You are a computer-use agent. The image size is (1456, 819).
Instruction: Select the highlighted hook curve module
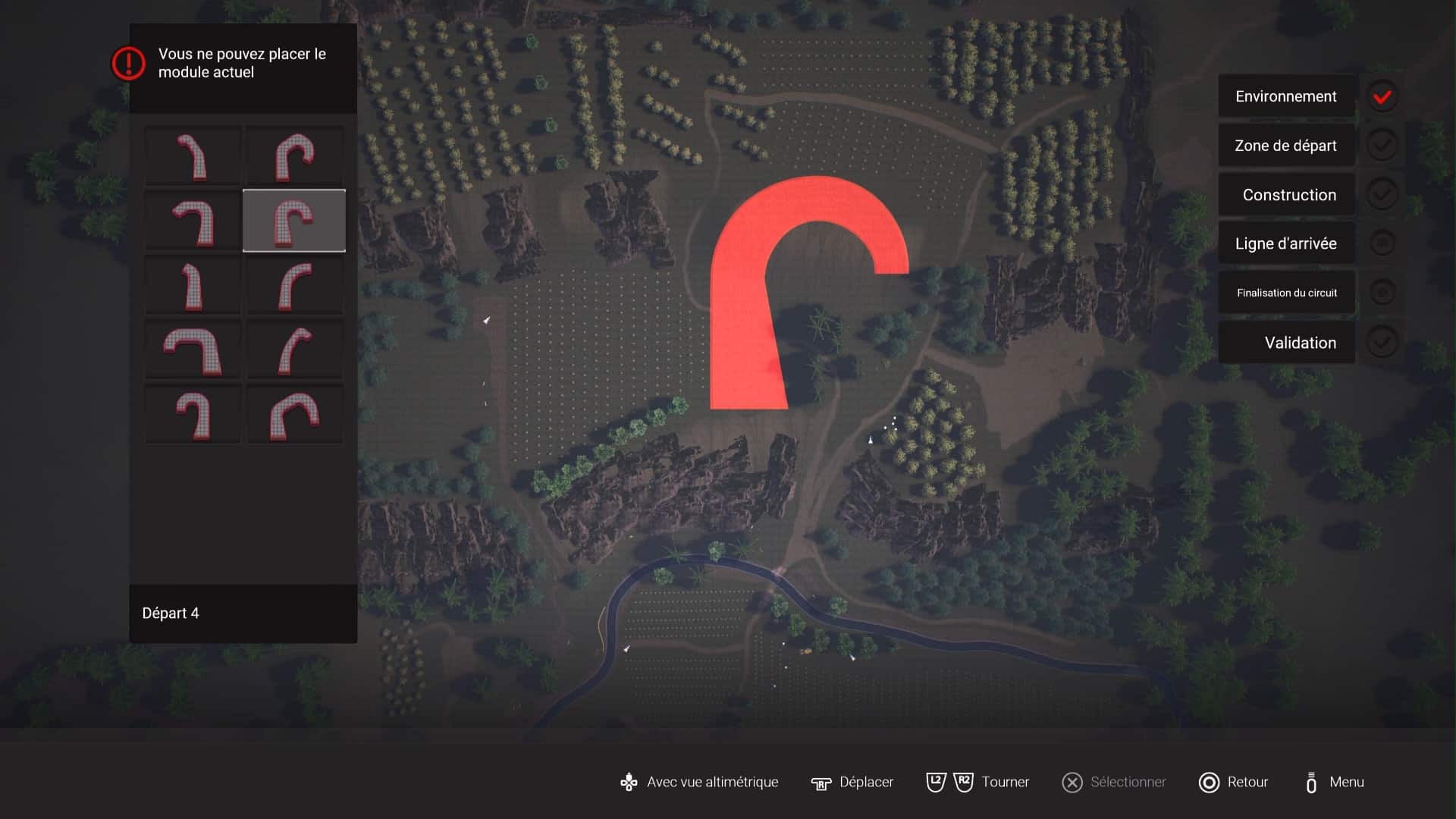click(x=294, y=220)
